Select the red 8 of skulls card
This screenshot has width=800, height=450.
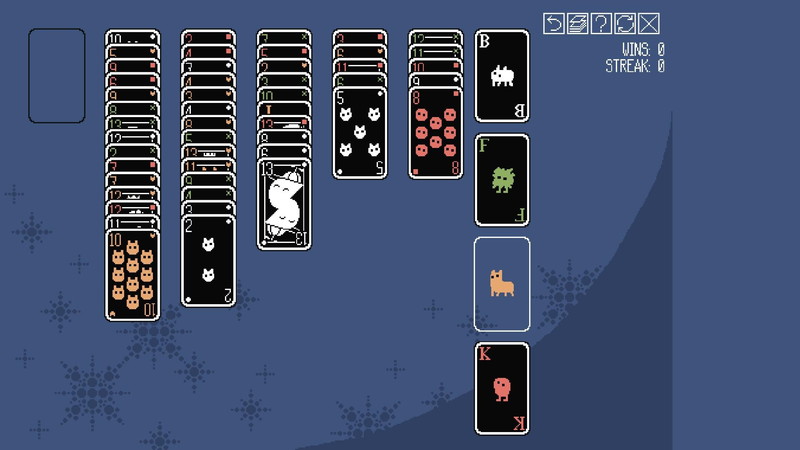pos(435,133)
